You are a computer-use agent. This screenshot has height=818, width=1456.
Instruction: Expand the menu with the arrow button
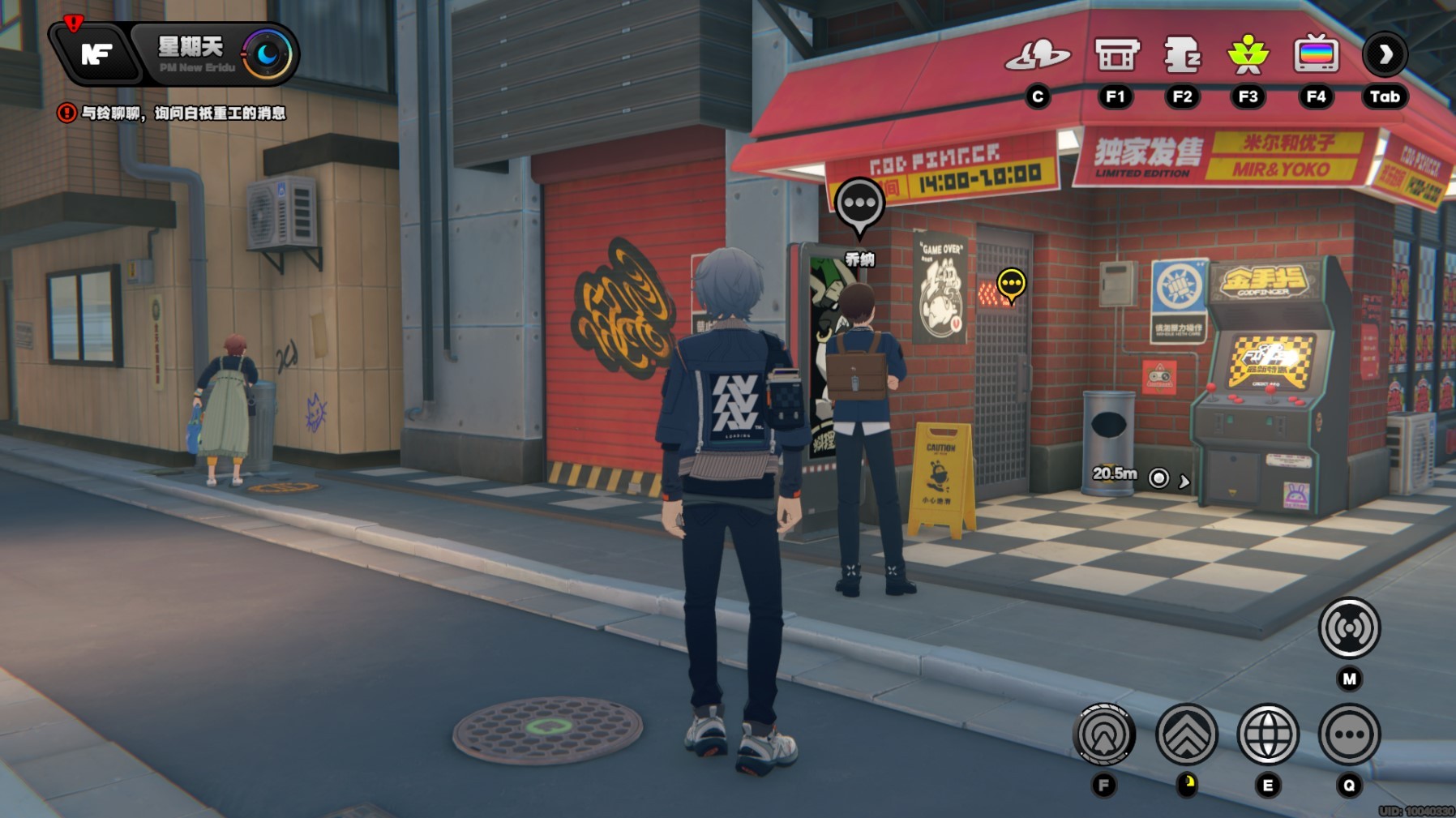coord(1385,55)
